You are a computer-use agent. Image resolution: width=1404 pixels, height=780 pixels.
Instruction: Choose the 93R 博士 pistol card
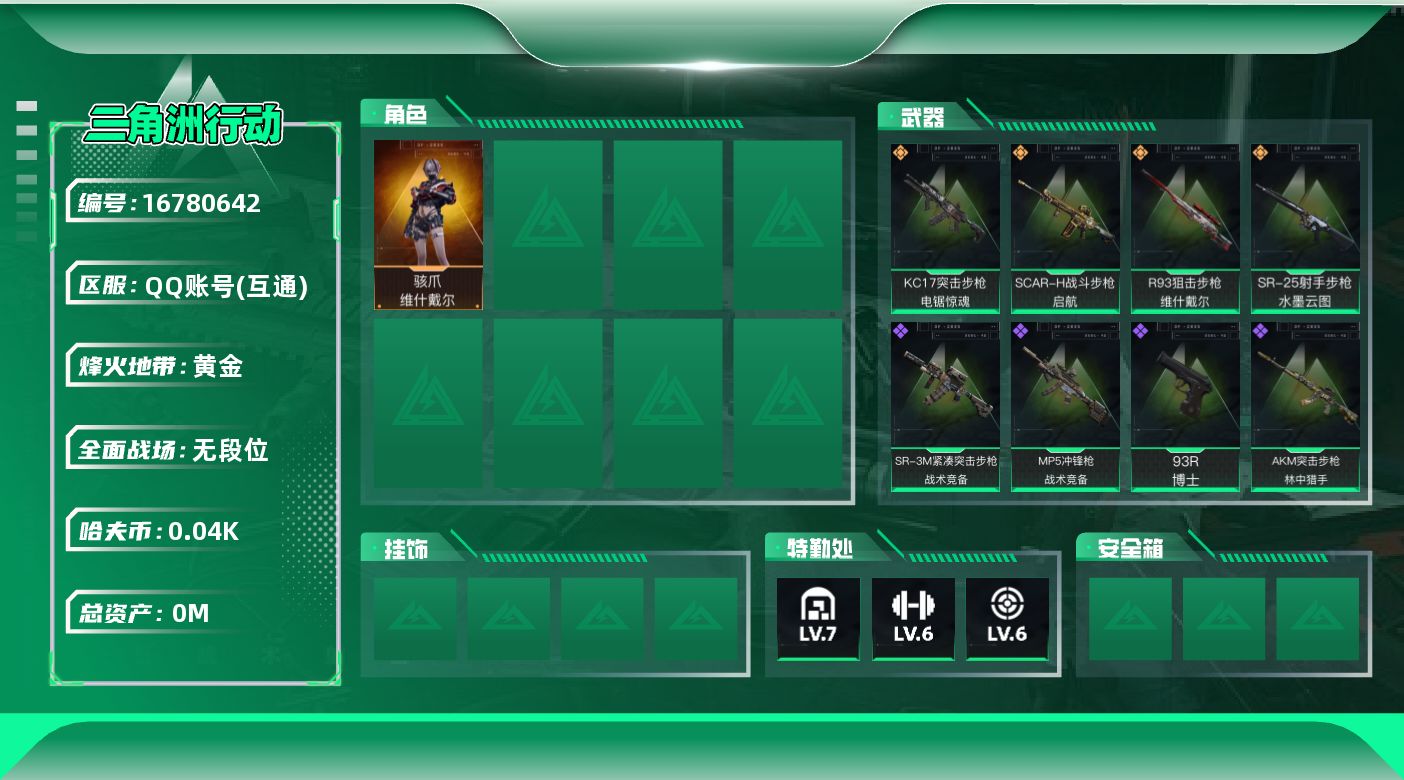pos(1185,406)
